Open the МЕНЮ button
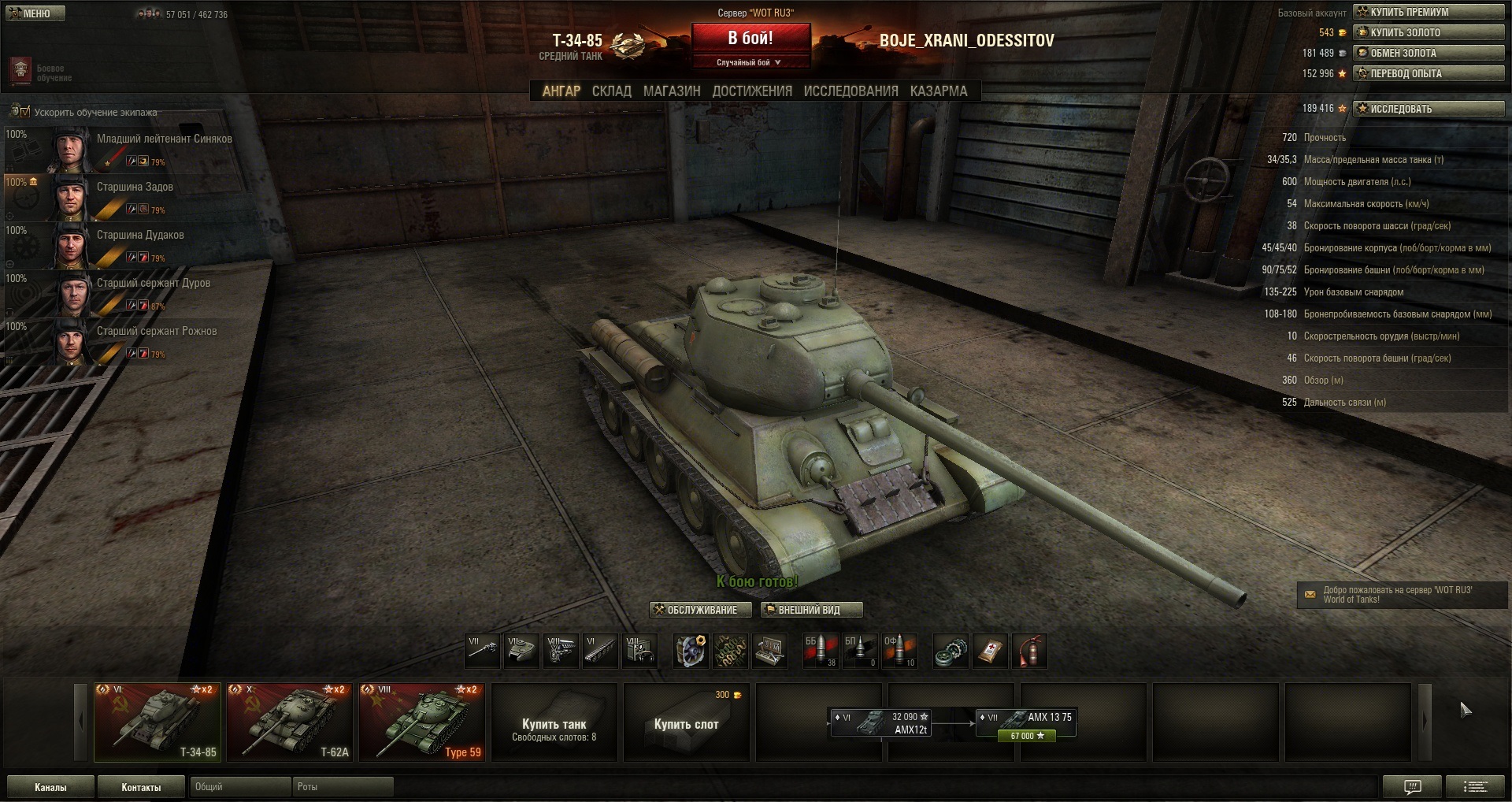This screenshot has height=802, width=1512. pos(35,13)
